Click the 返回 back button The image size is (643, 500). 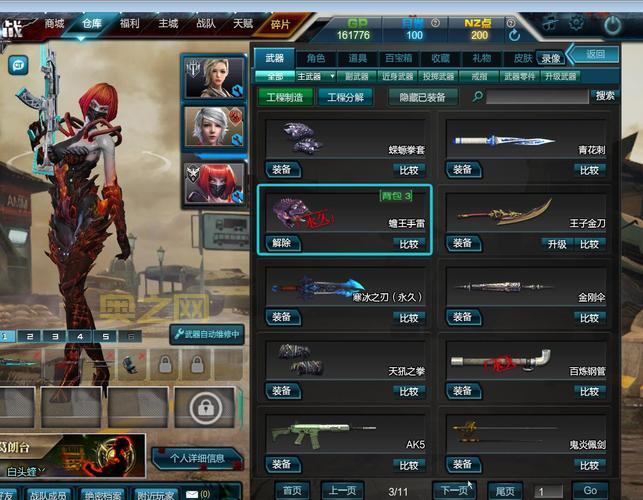pyautogui.click(x=596, y=55)
